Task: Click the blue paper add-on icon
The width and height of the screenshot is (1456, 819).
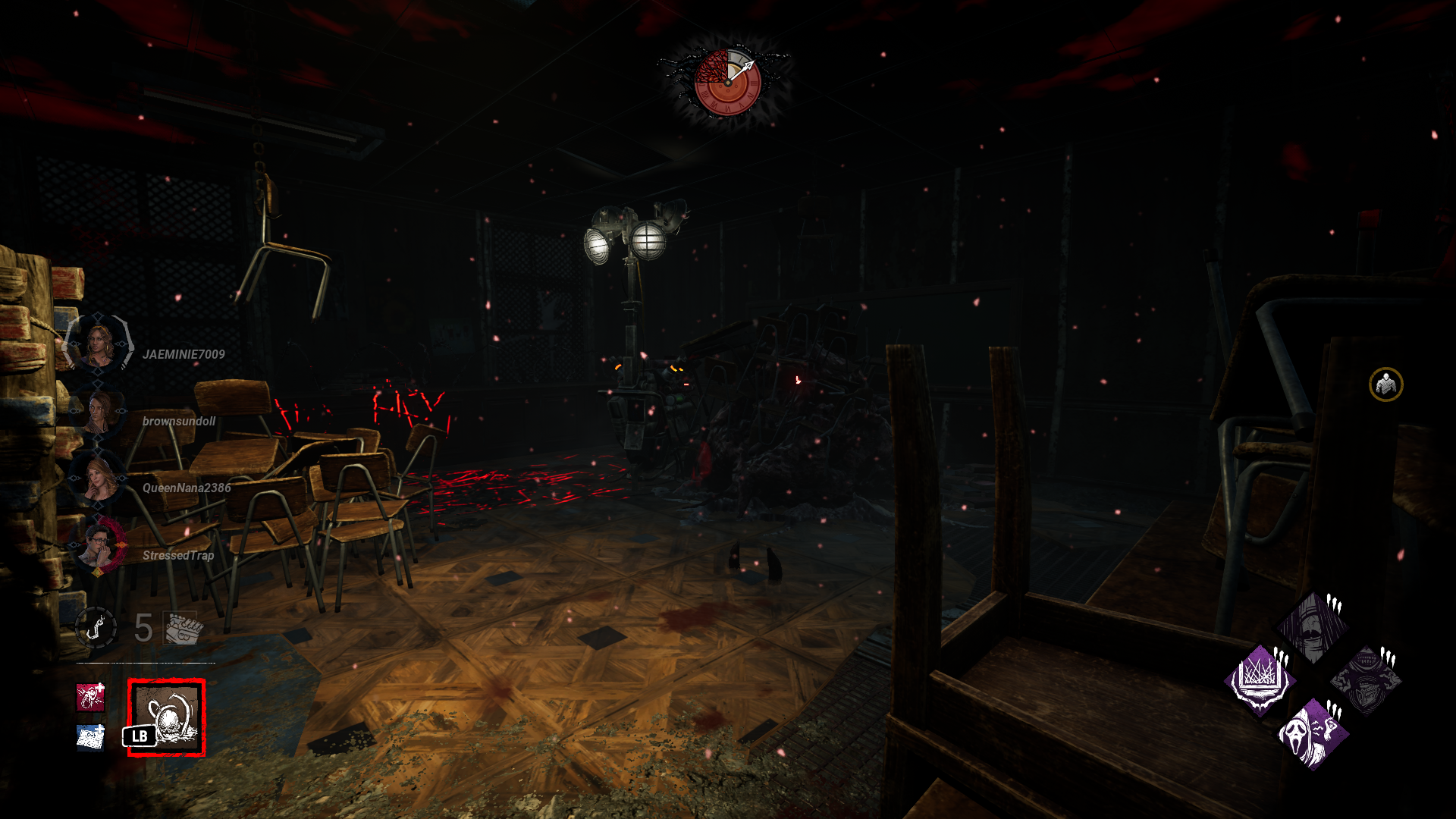Action: [x=91, y=736]
